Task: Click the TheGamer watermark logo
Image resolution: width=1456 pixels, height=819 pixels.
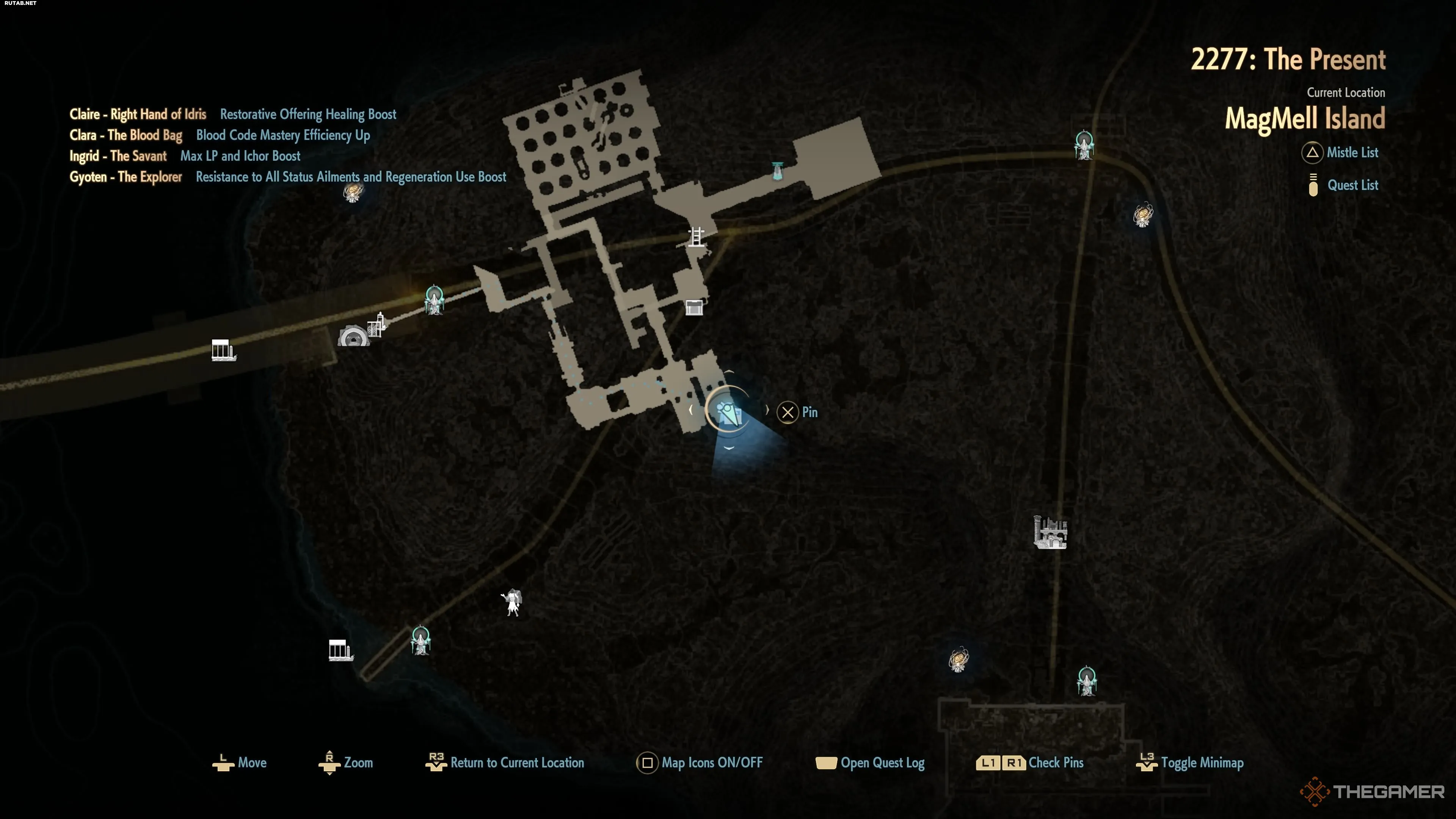Action: 1373,791
